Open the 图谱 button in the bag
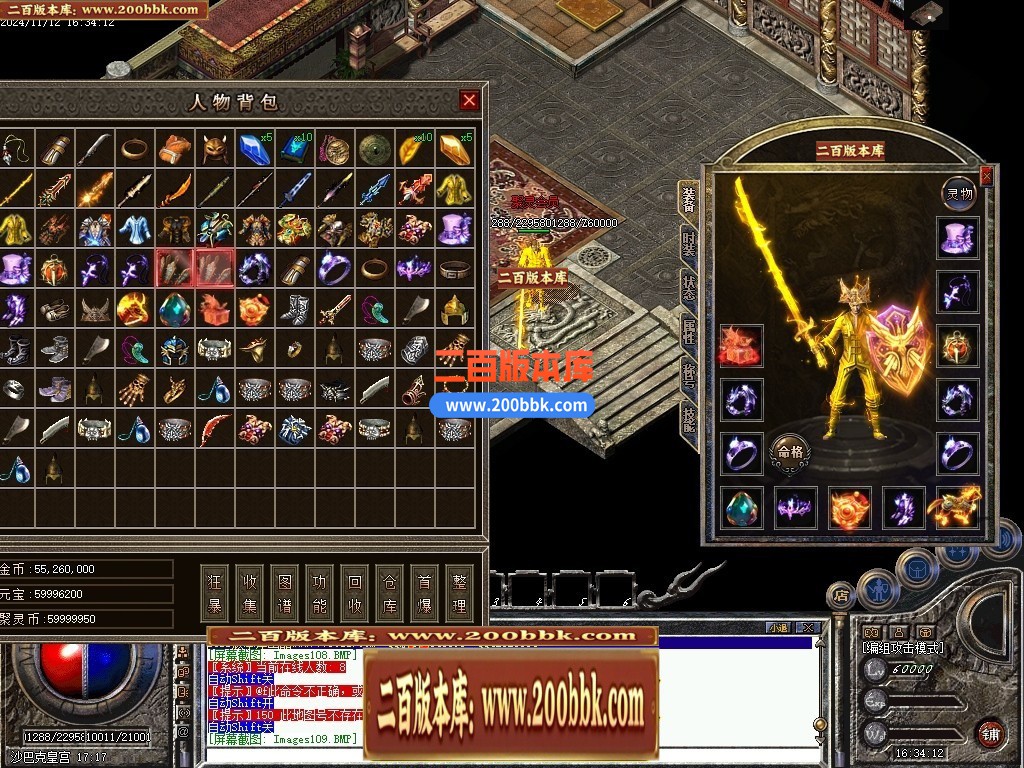1024x768 pixels. (286, 594)
